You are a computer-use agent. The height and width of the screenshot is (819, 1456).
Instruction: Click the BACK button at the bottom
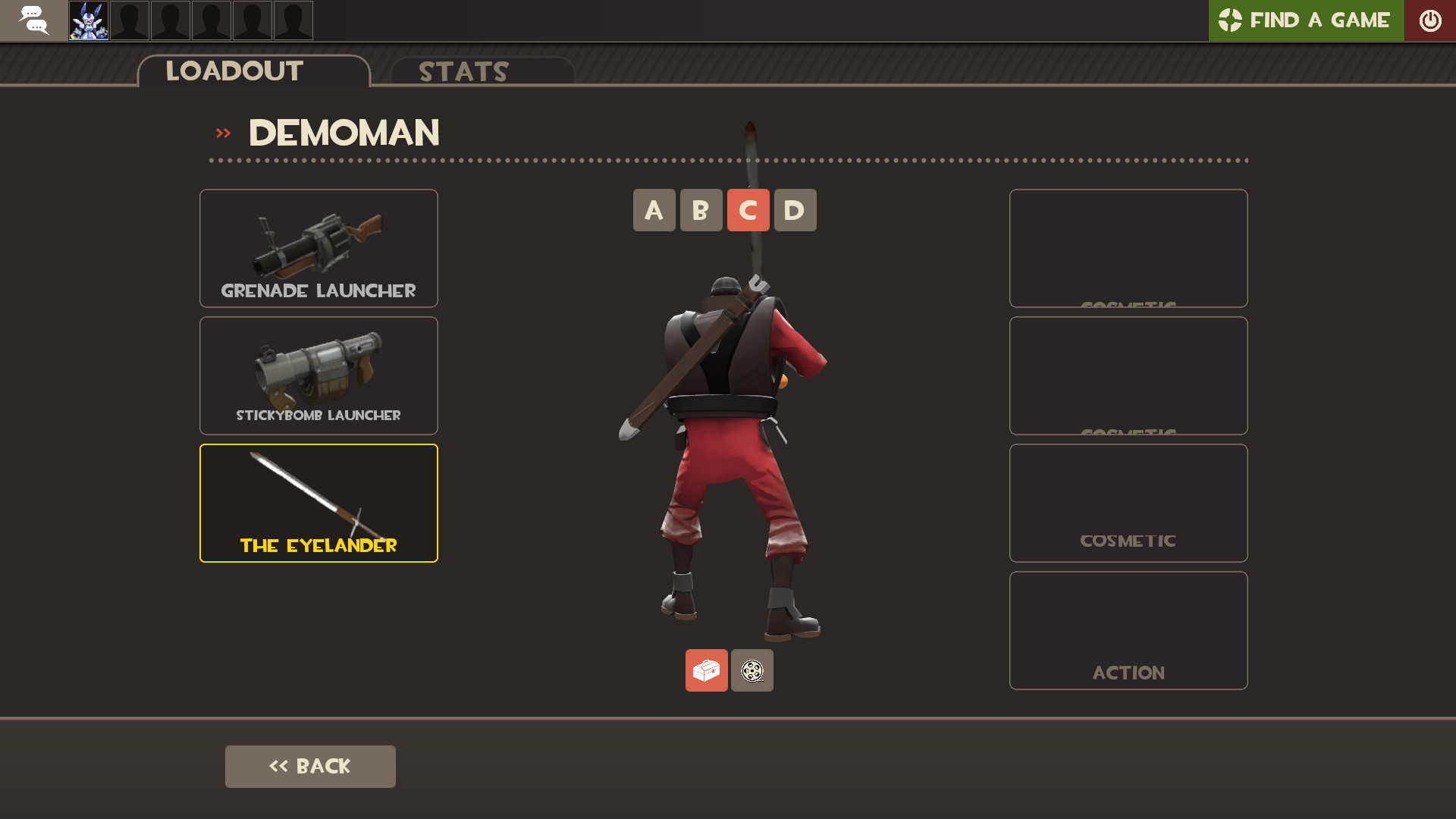click(310, 766)
